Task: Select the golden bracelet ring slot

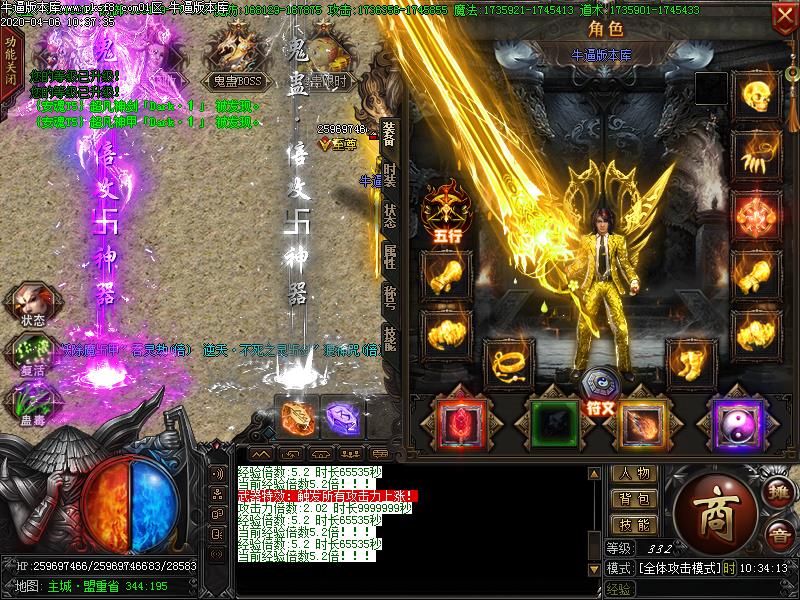Action: coord(509,362)
